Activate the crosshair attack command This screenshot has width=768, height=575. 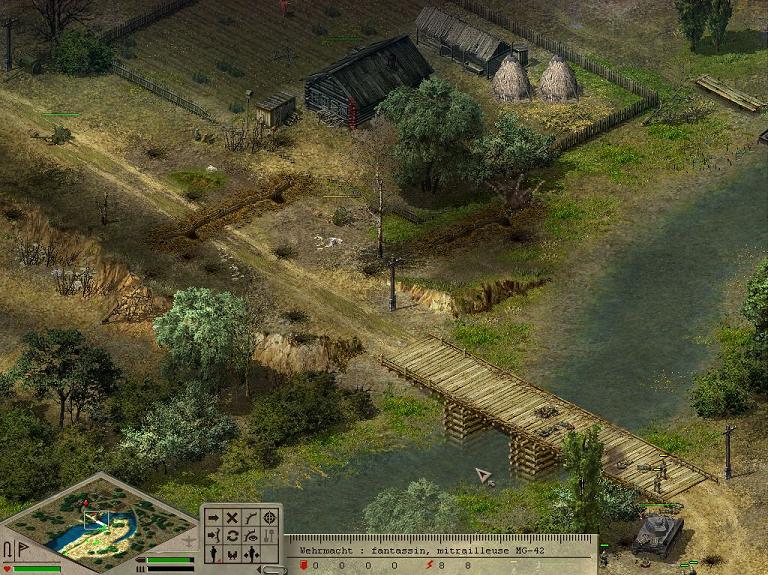pyautogui.click(x=269, y=517)
